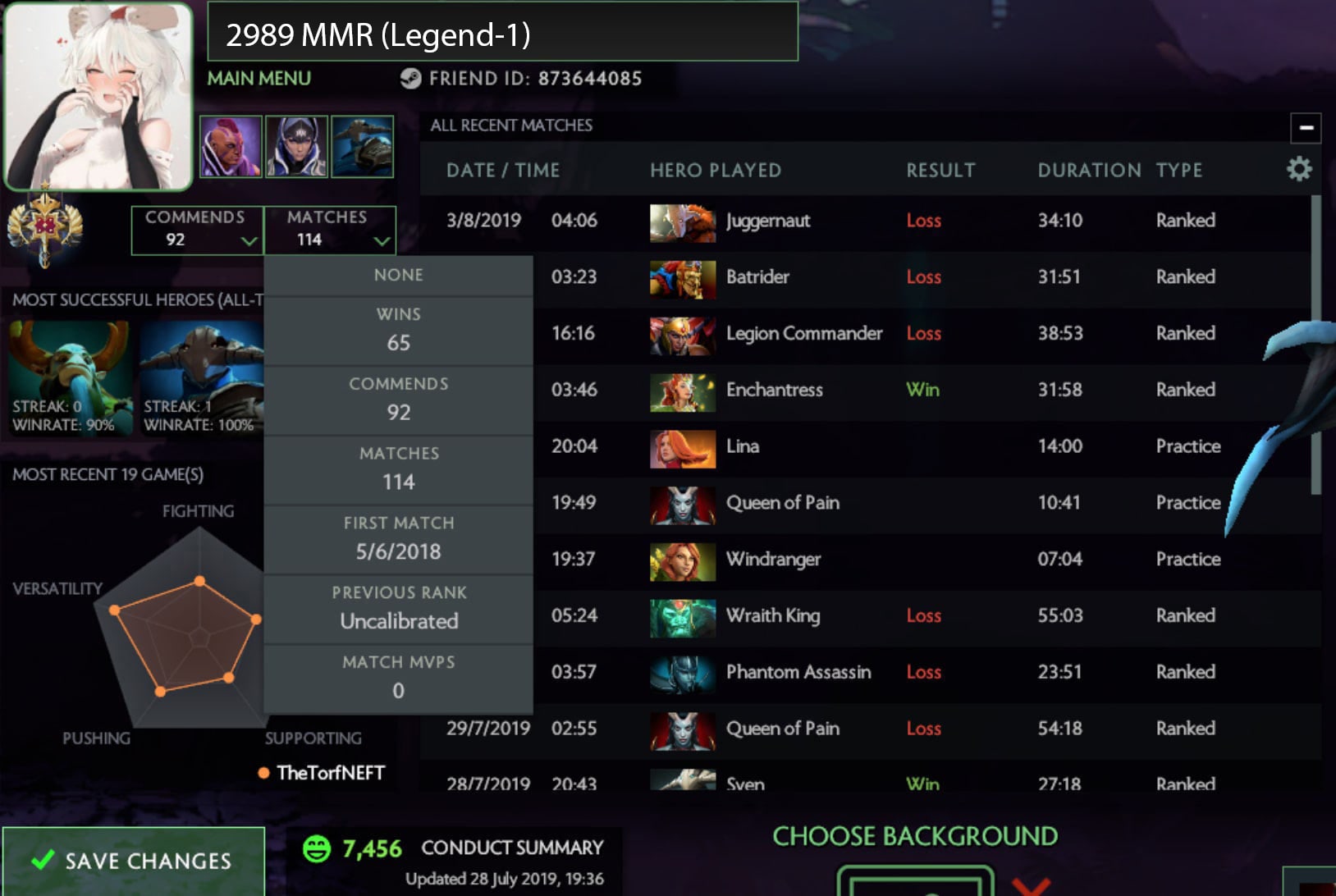Open the Conduct Summary report
Viewport: 1336px width, 896px height.
[511, 848]
